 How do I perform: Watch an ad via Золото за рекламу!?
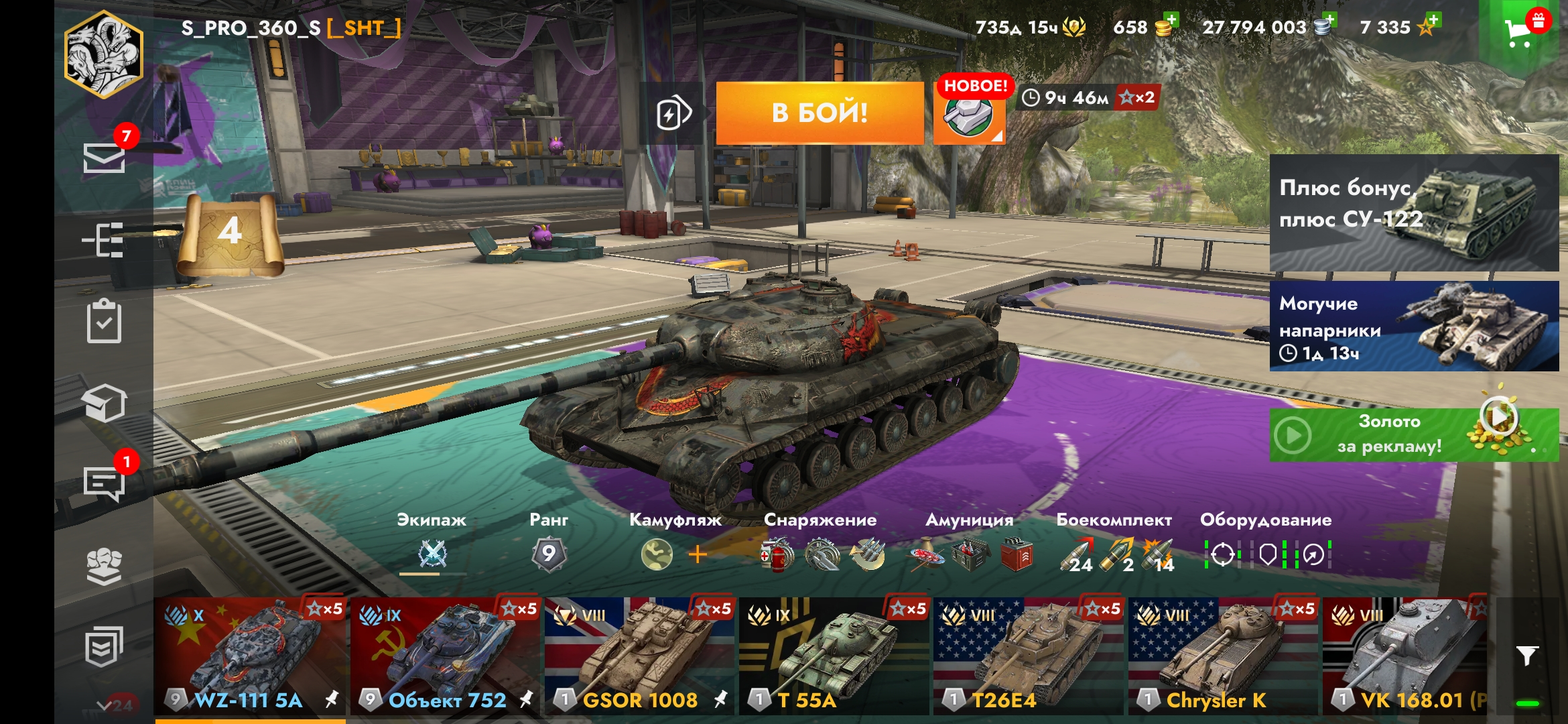tap(1414, 435)
